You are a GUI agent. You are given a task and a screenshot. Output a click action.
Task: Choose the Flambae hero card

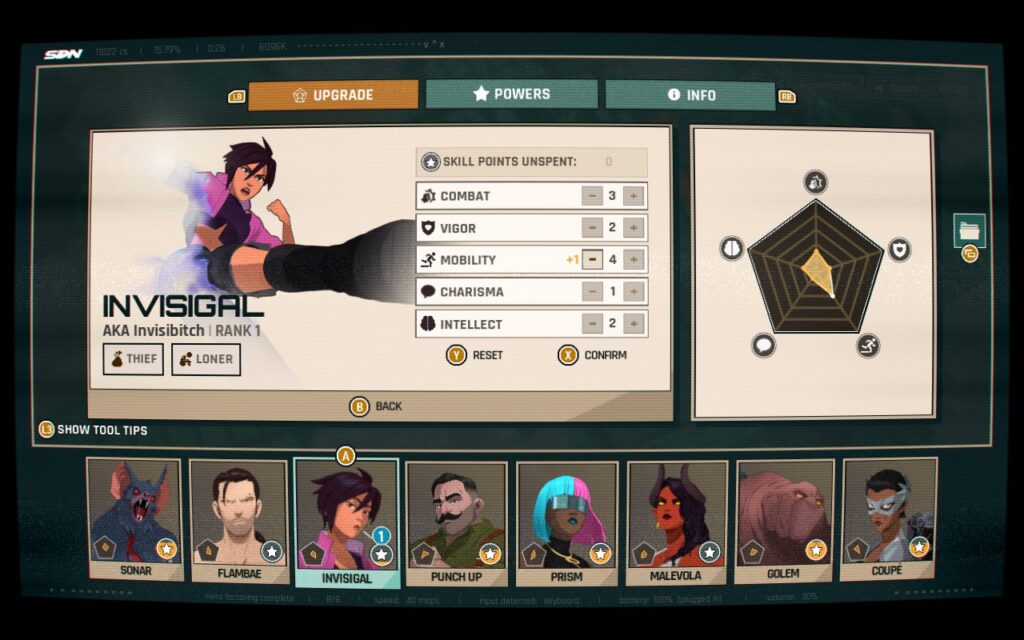(239, 520)
